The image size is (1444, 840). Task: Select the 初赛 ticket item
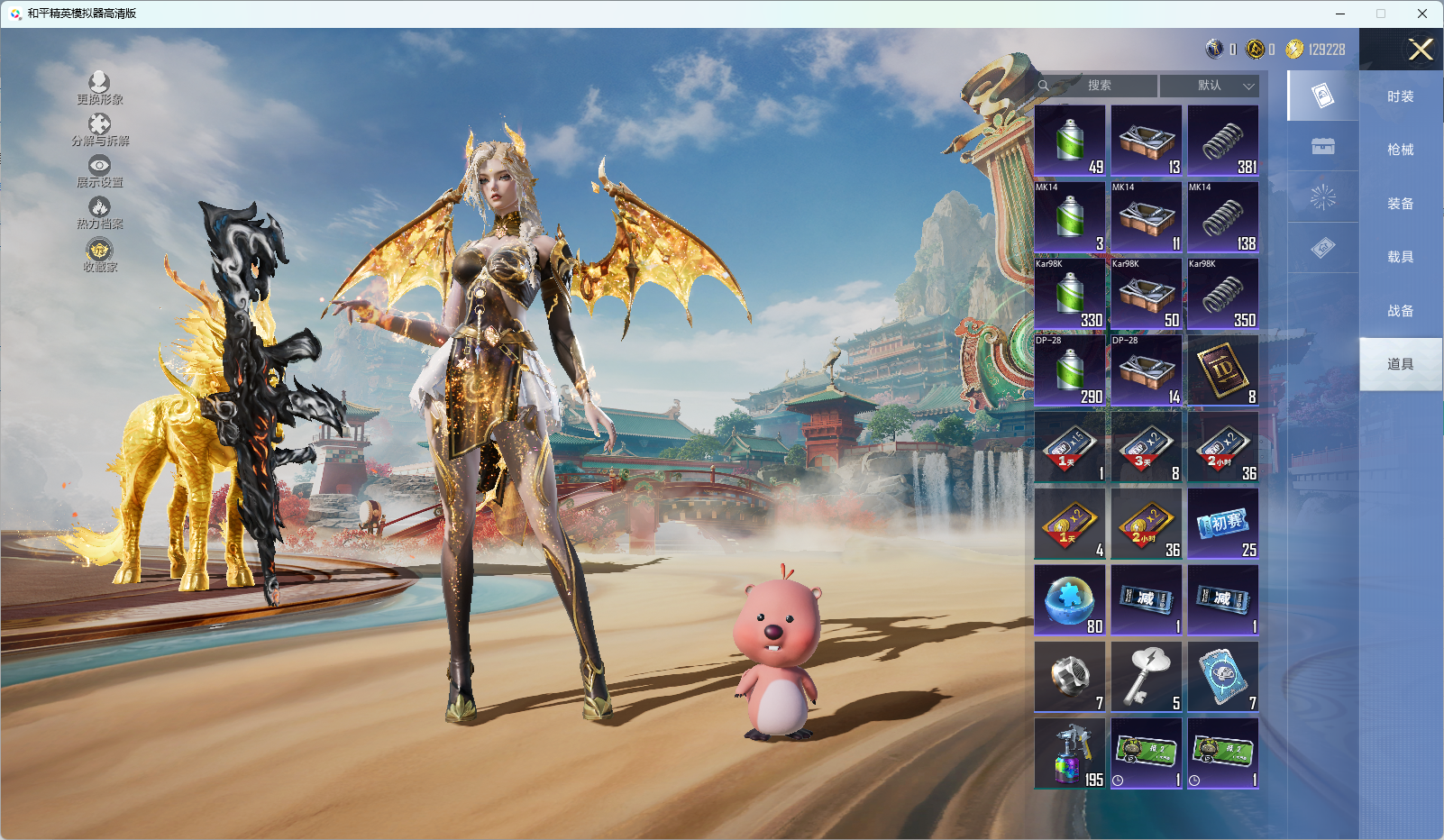click(1223, 524)
